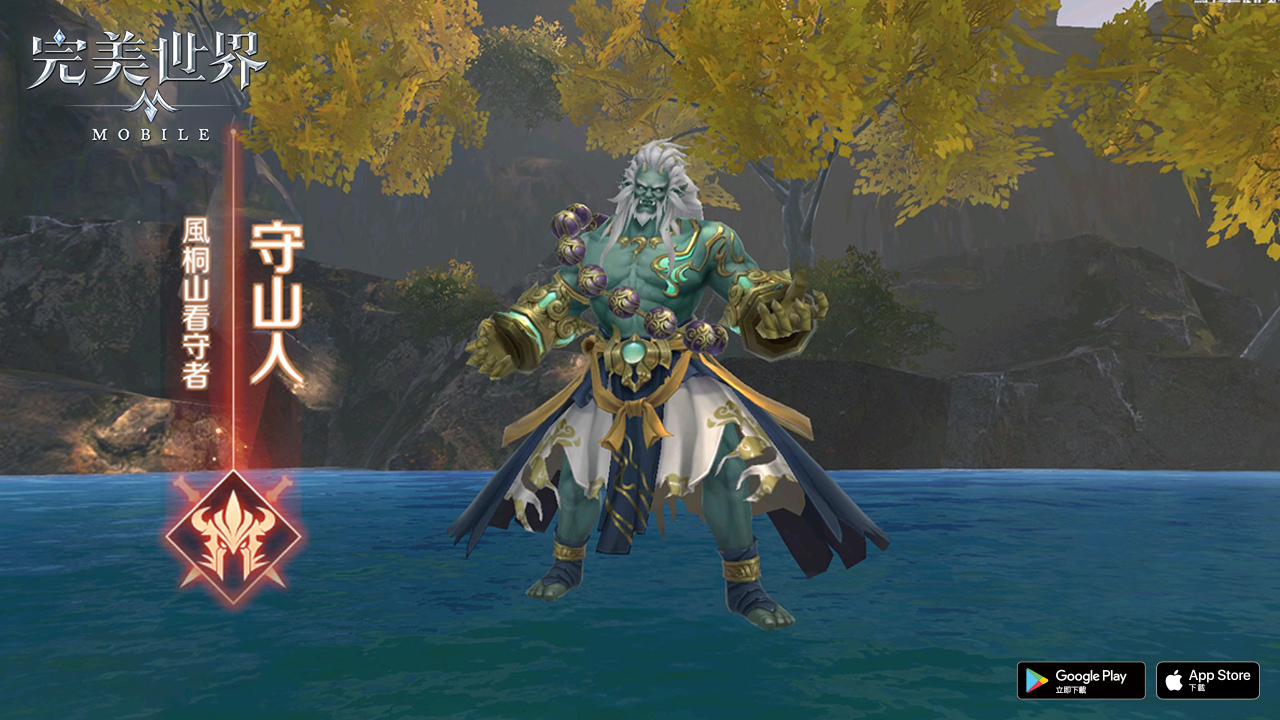Open the App Store download badge

(x=1207, y=680)
